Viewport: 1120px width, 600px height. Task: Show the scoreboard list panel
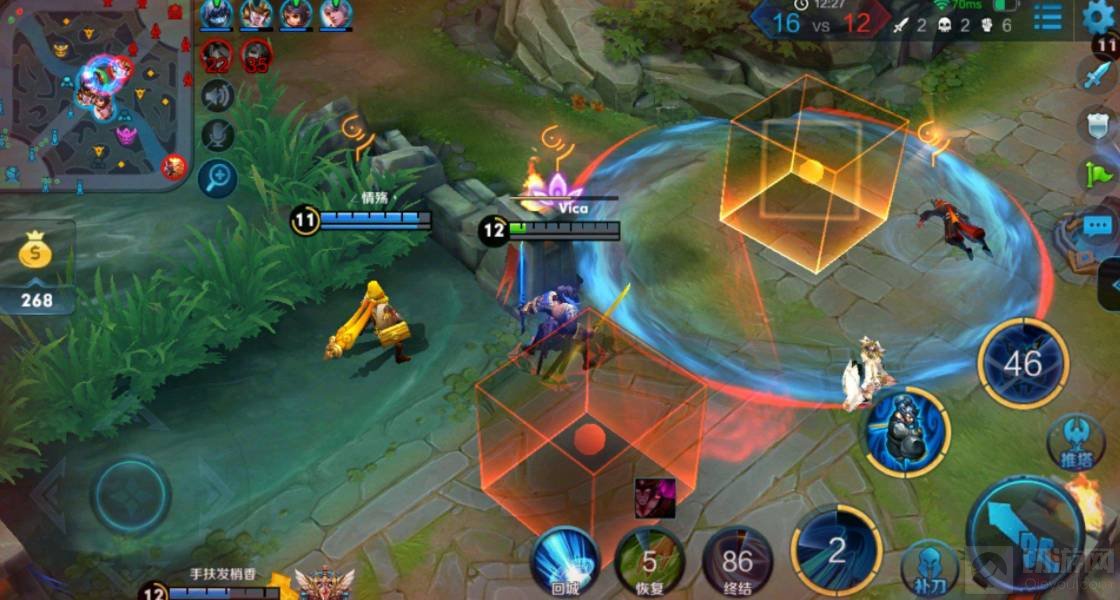click(x=1048, y=17)
